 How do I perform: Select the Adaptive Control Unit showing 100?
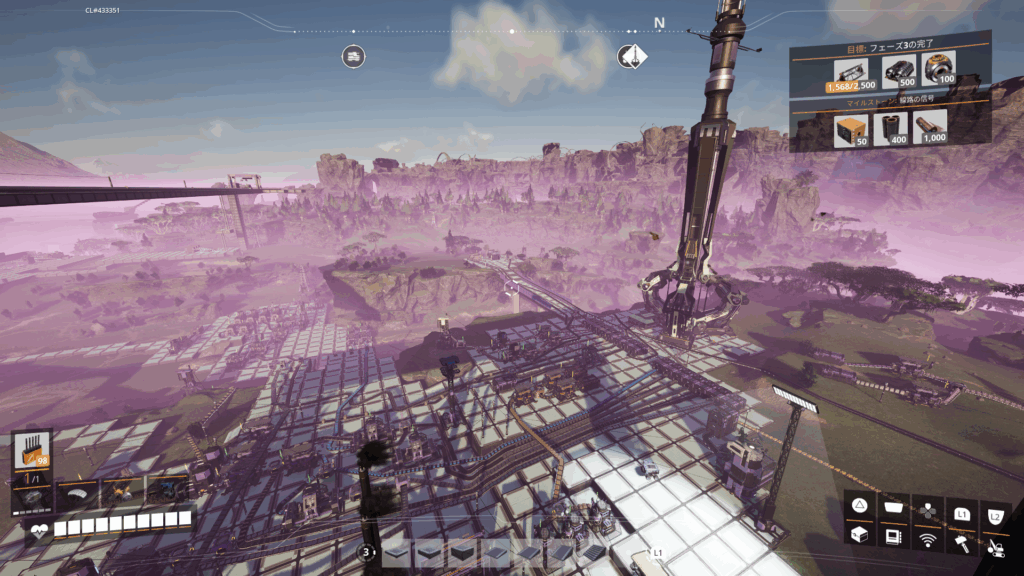click(x=939, y=71)
